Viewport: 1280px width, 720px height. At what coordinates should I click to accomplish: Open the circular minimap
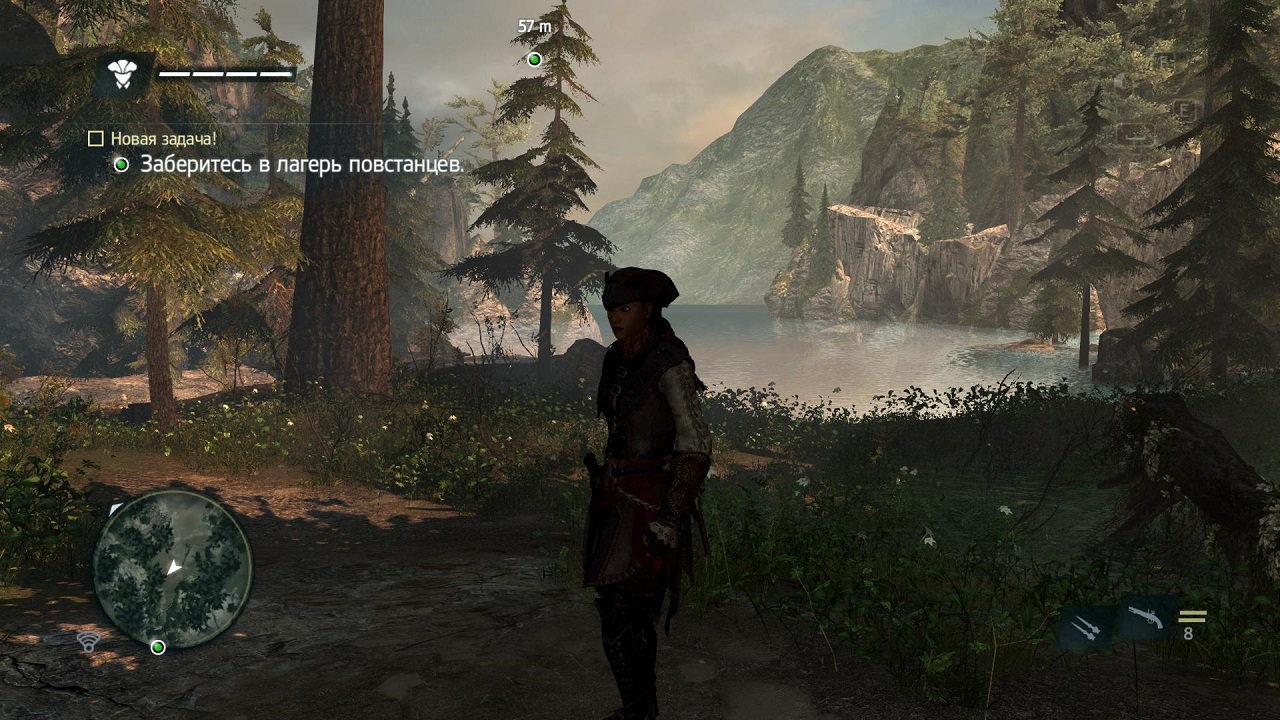coord(172,569)
